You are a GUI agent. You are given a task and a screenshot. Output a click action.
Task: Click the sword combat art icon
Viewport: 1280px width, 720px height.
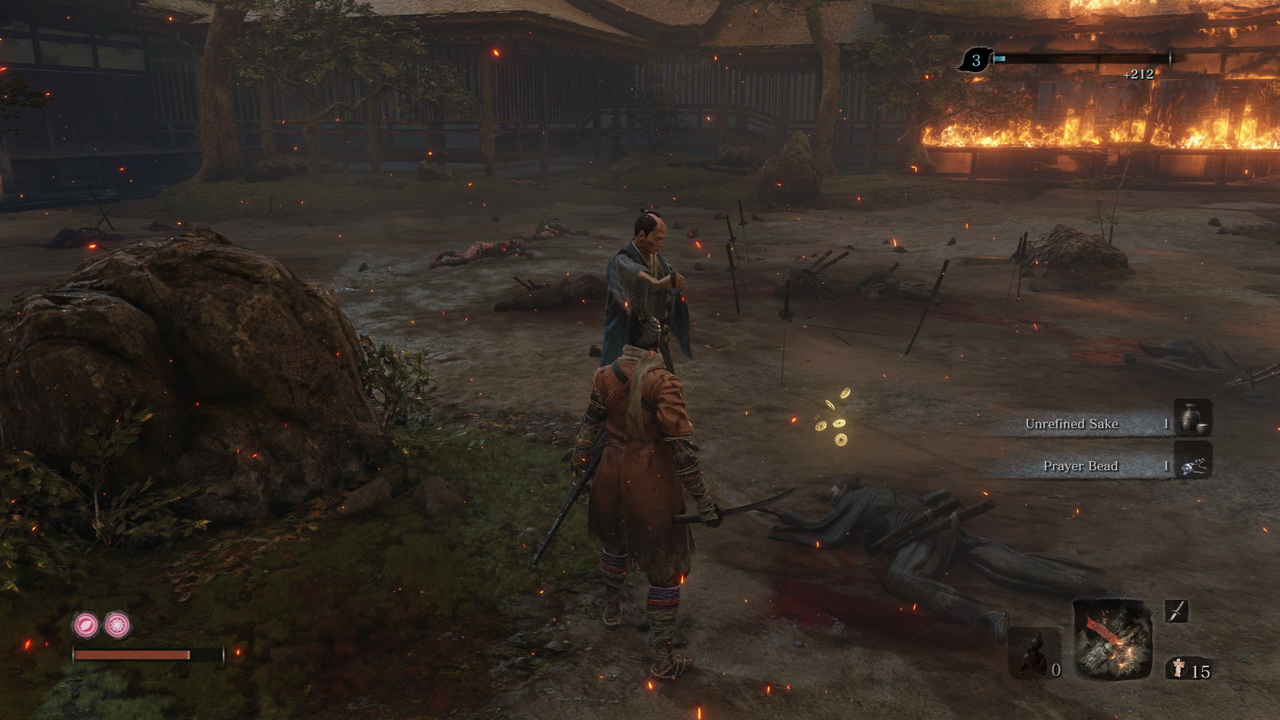(x=1176, y=611)
